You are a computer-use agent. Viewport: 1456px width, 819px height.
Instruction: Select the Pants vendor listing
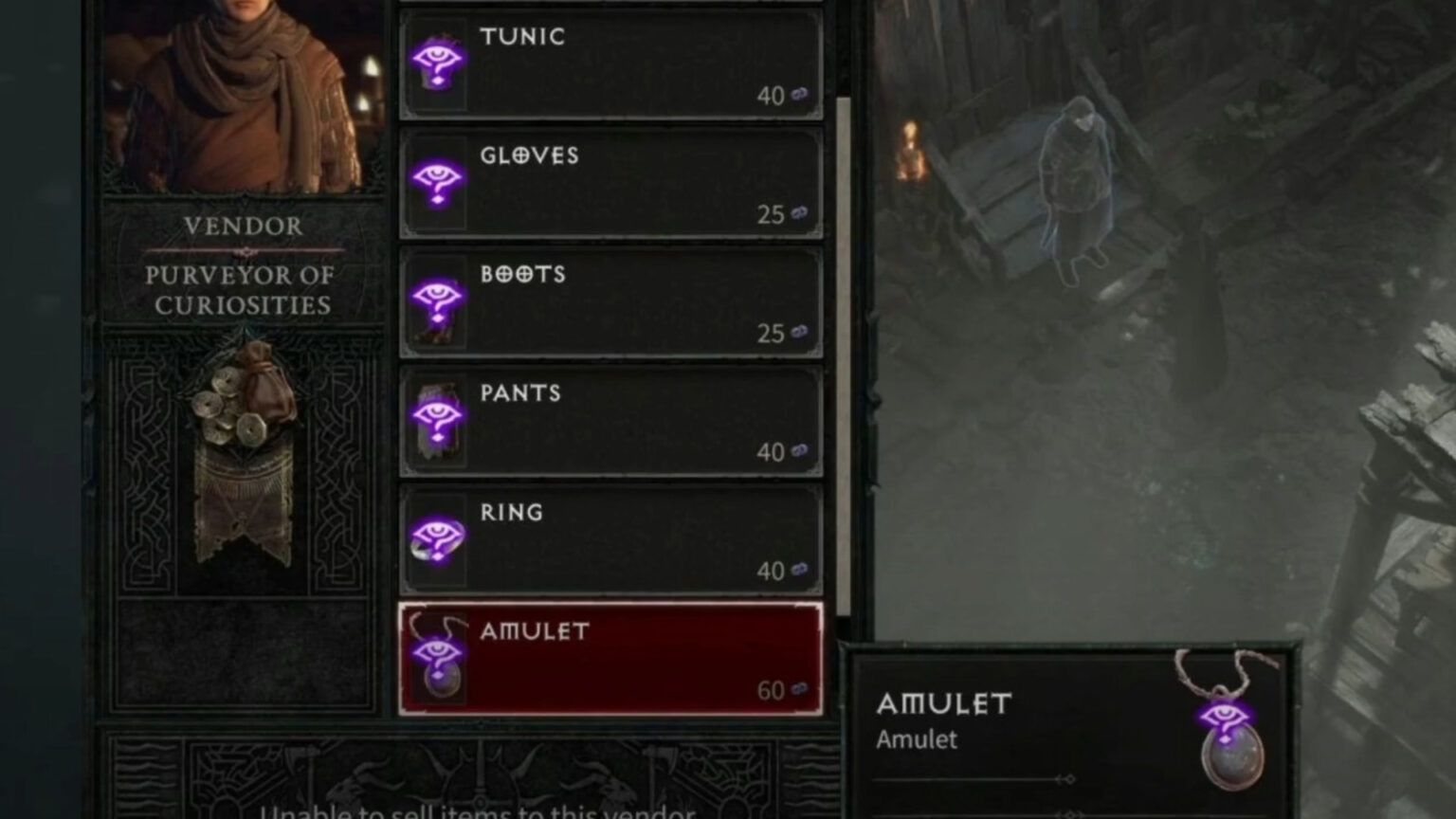(611, 421)
